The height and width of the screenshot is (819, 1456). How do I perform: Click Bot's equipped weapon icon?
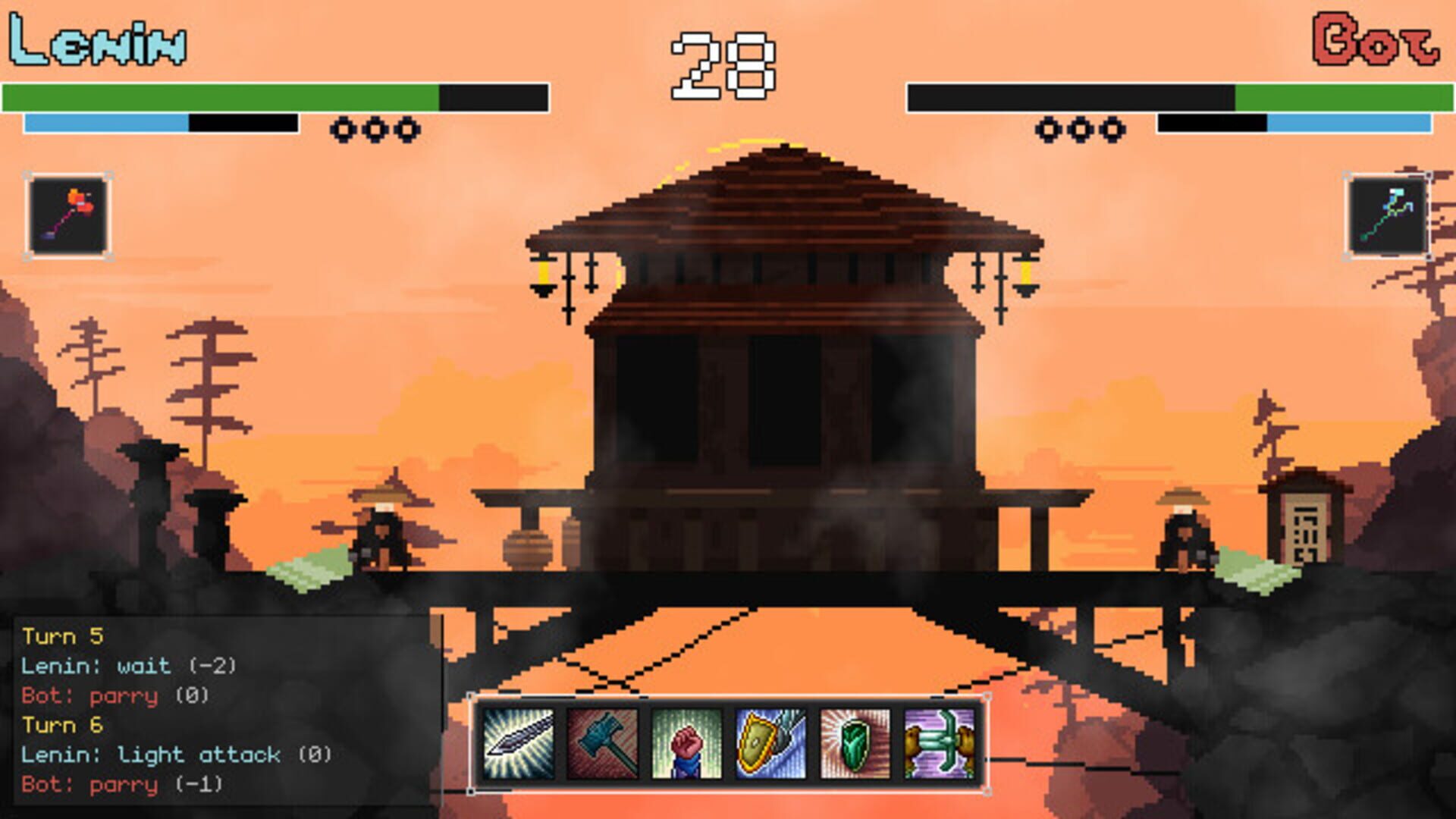1389,215
